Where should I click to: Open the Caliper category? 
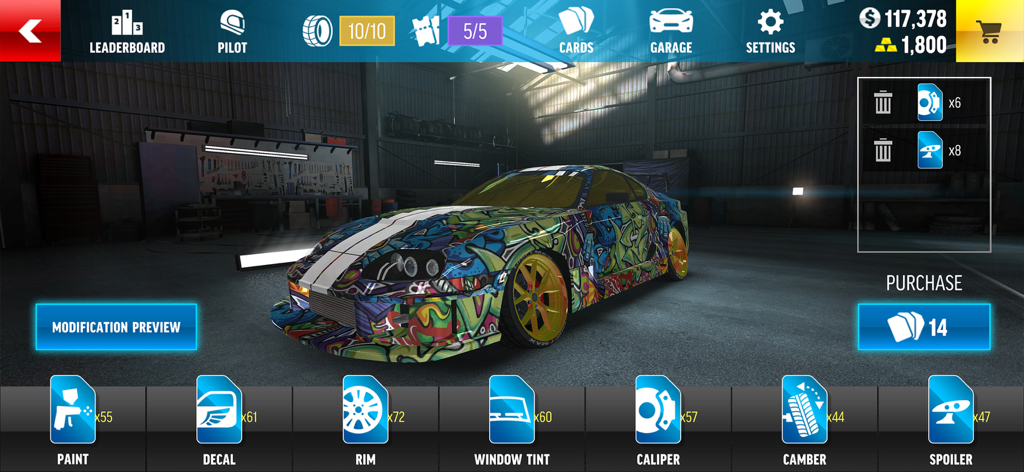[658, 421]
